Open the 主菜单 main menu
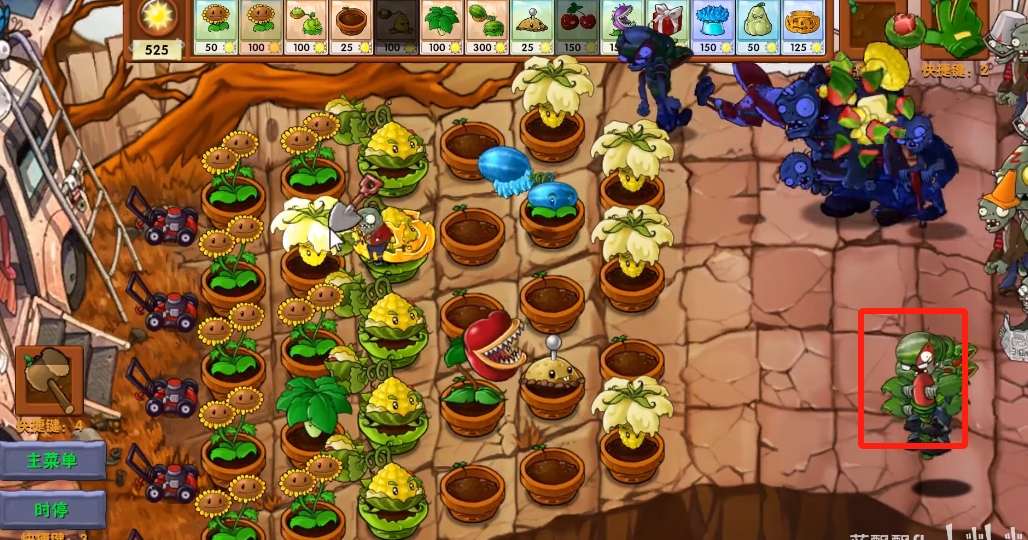 click(x=52, y=461)
